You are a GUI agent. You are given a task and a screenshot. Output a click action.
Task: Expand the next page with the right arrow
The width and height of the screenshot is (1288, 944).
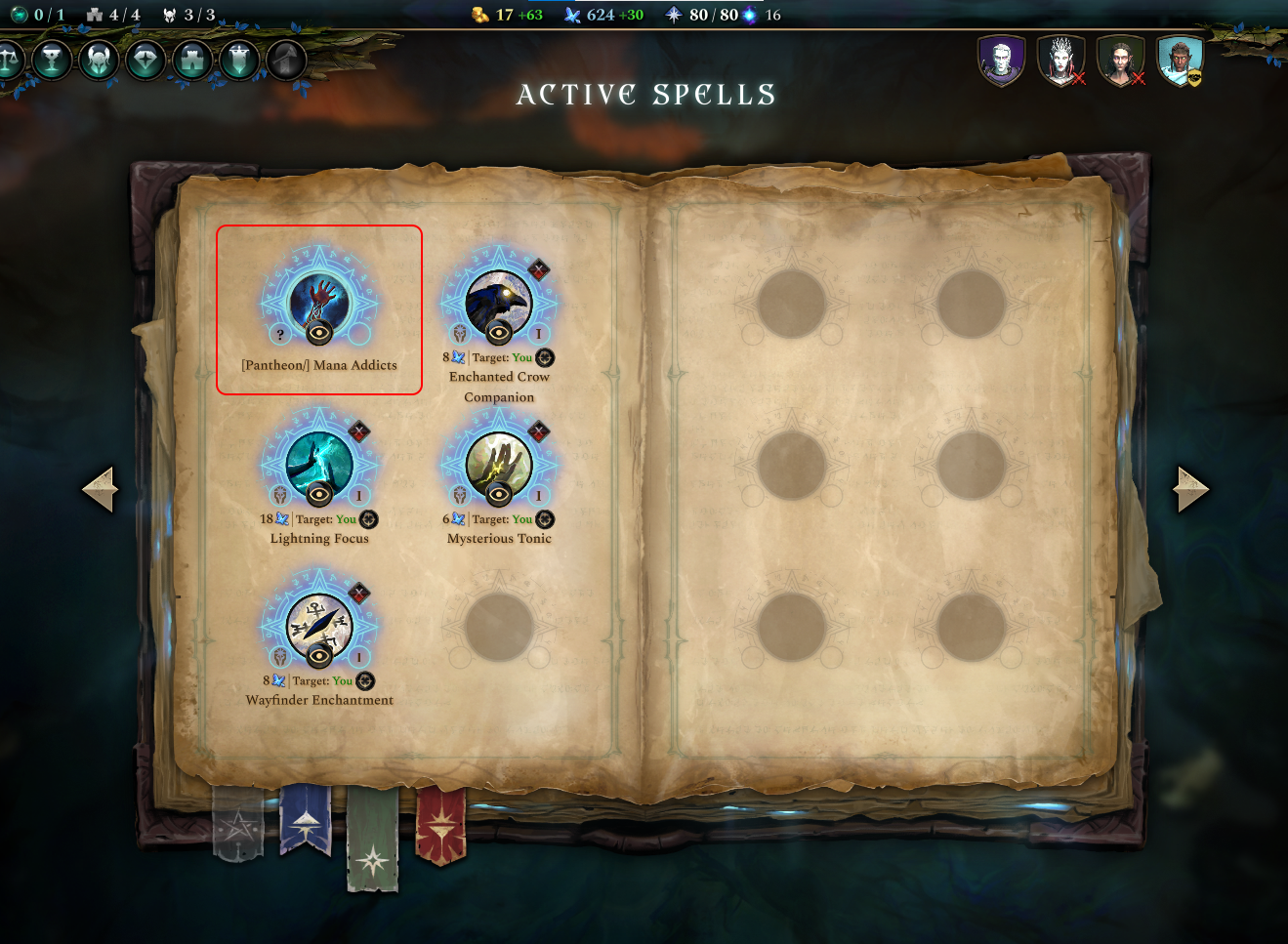coord(1189,488)
